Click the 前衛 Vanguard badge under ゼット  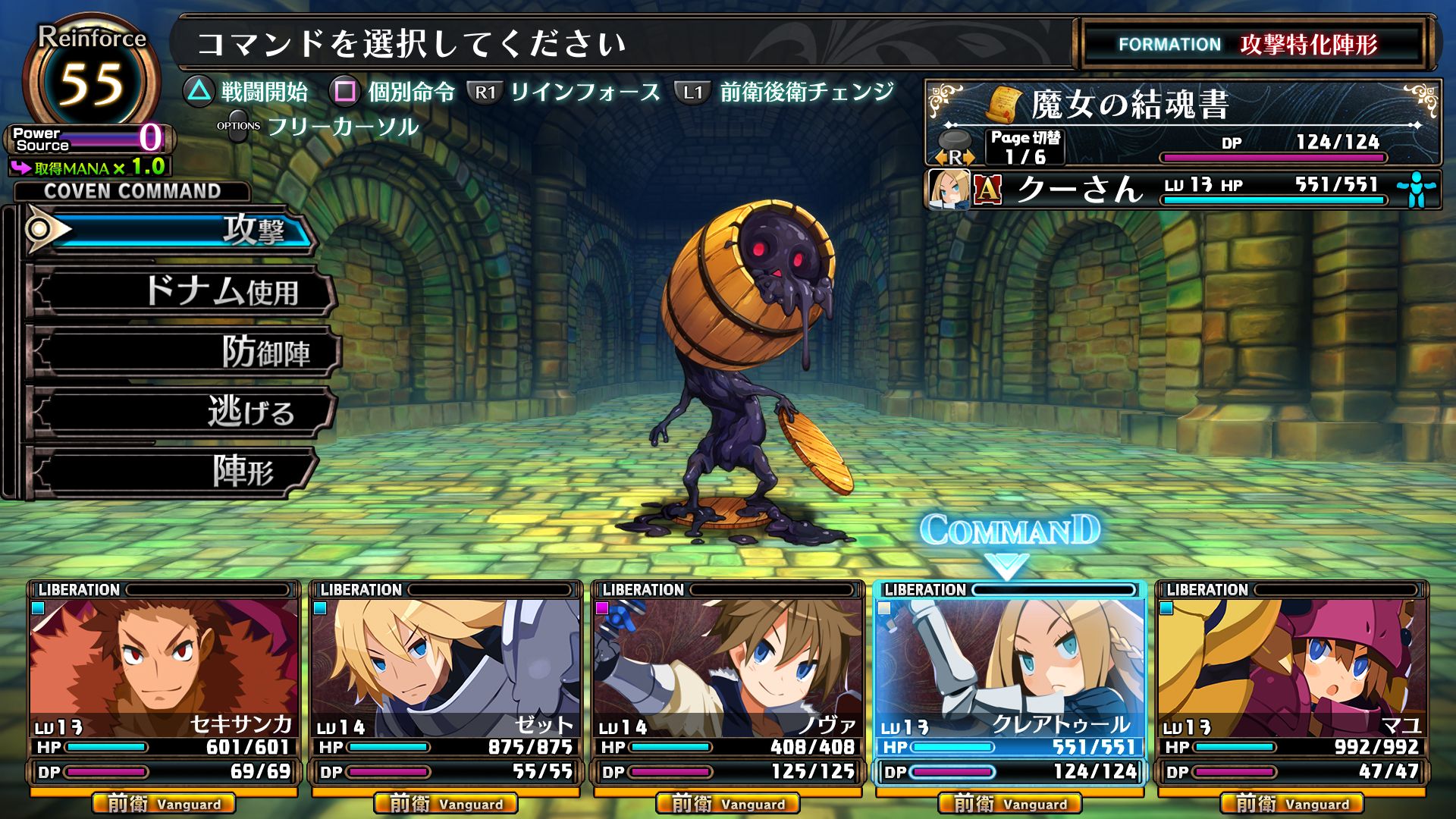[447, 803]
